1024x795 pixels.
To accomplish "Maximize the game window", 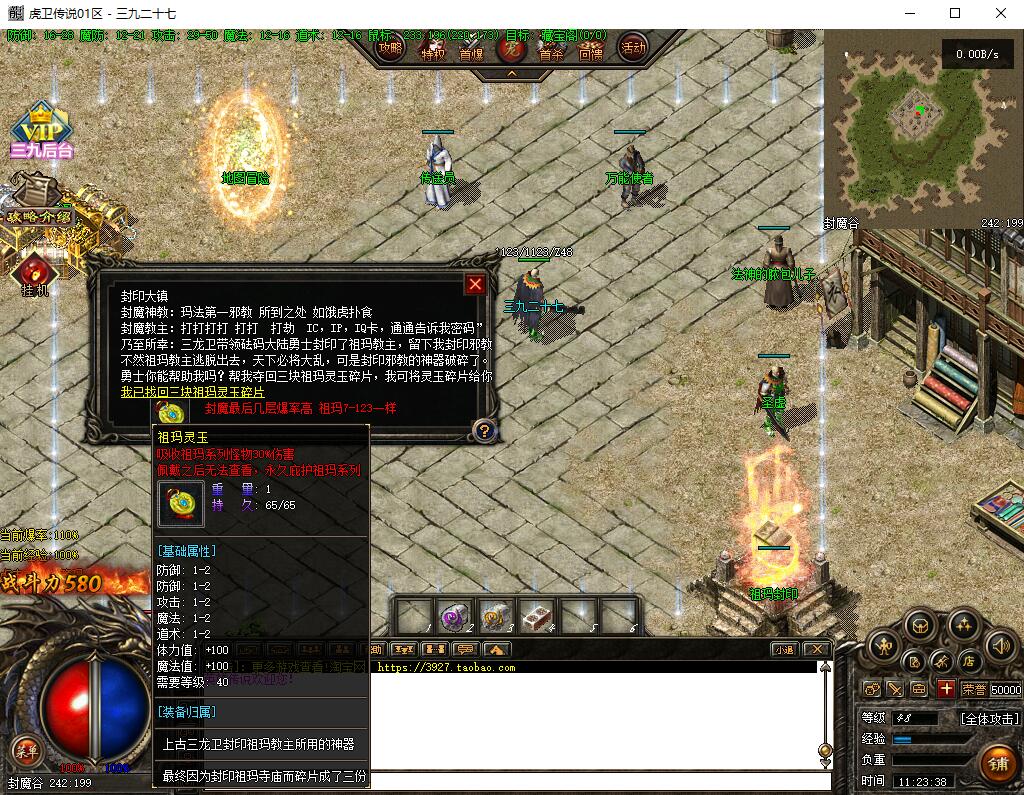I will (x=955, y=14).
